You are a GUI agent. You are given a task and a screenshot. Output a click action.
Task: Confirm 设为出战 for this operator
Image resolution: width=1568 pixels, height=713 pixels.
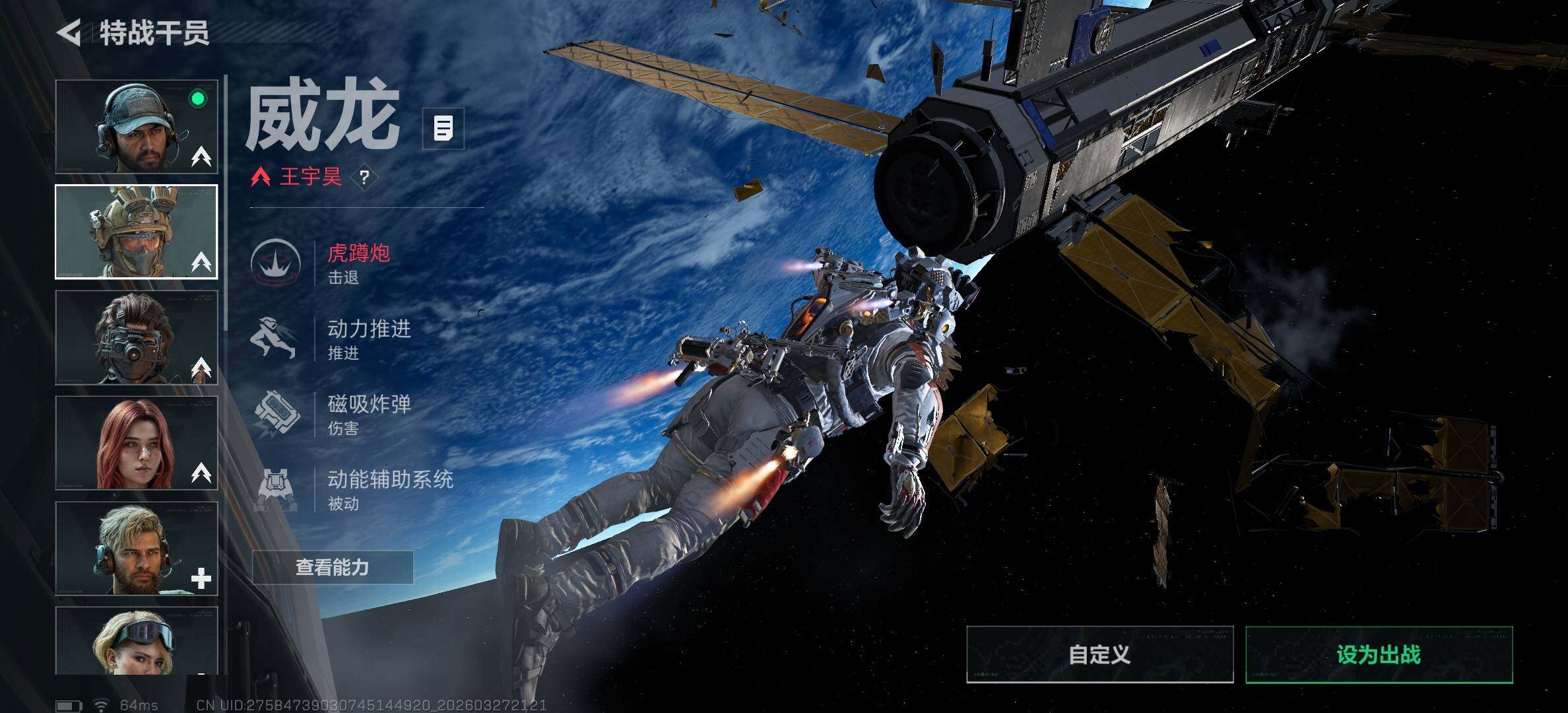[1379, 654]
